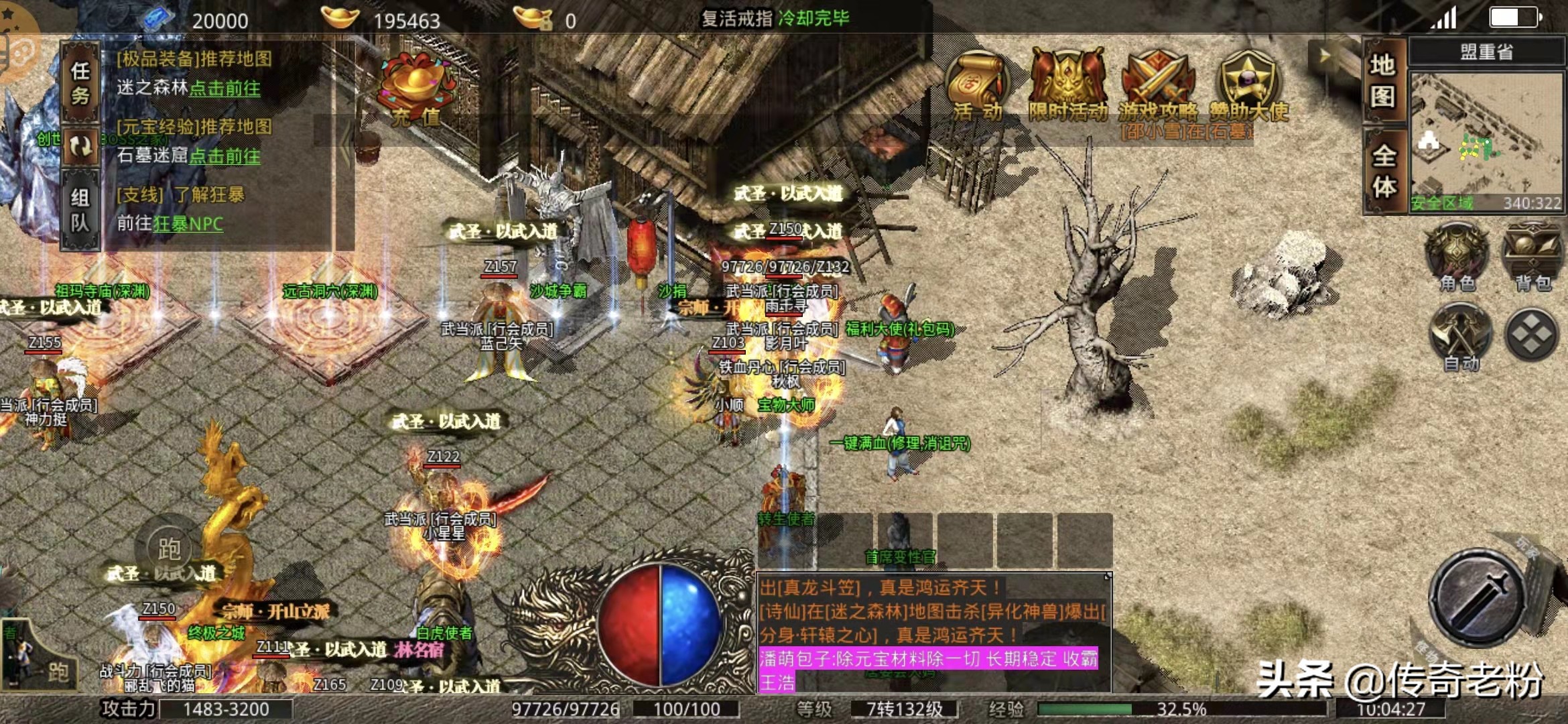Open the 任务 quest tab
Image resolution: width=1568 pixels, height=724 pixels.
(x=80, y=82)
